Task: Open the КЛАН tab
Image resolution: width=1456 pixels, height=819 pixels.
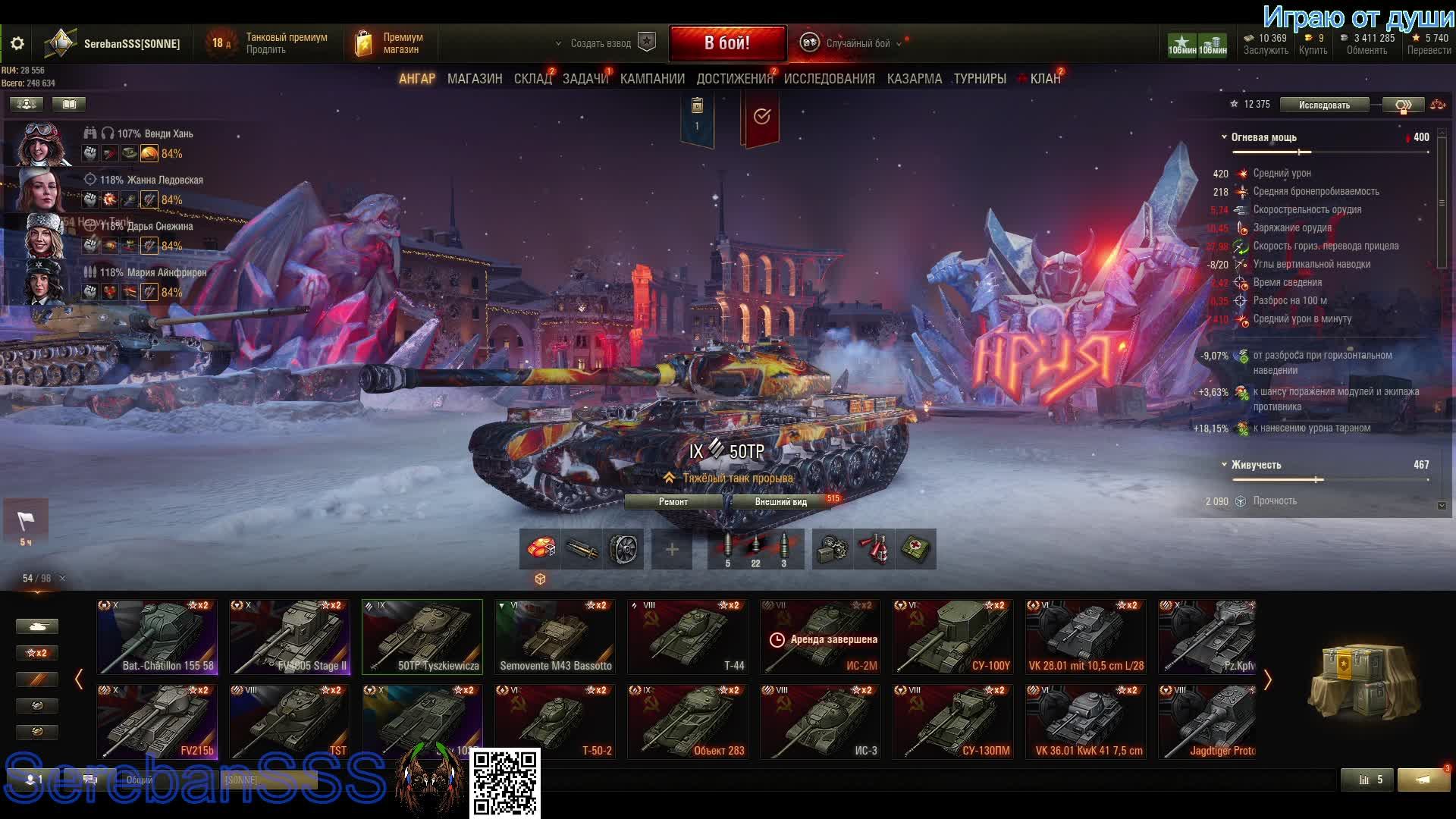Action: click(1045, 79)
